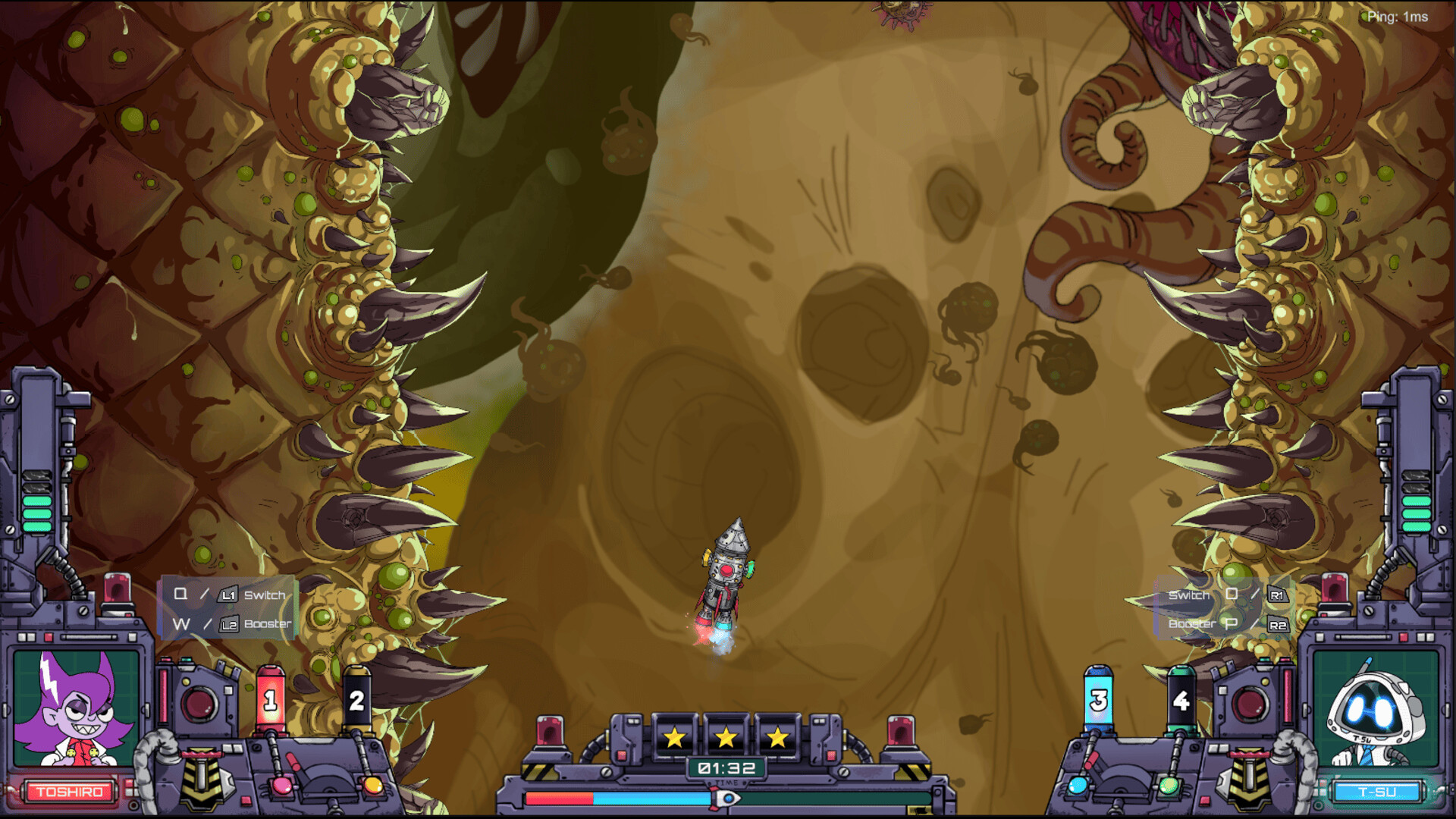Click the dark battery canister 2

[x=356, y=697]
